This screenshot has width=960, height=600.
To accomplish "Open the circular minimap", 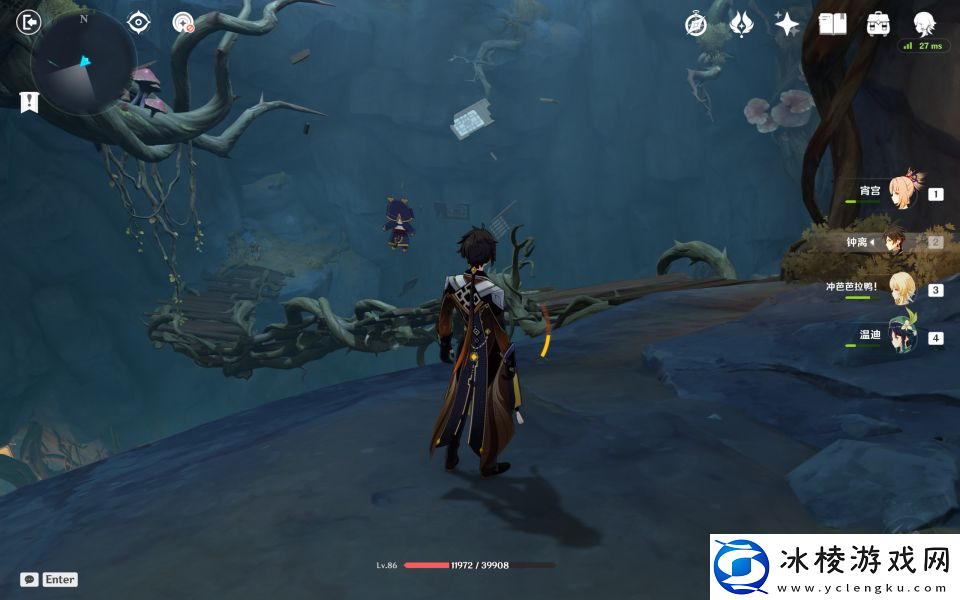I will pyautogui.click(x=84, y=62).
